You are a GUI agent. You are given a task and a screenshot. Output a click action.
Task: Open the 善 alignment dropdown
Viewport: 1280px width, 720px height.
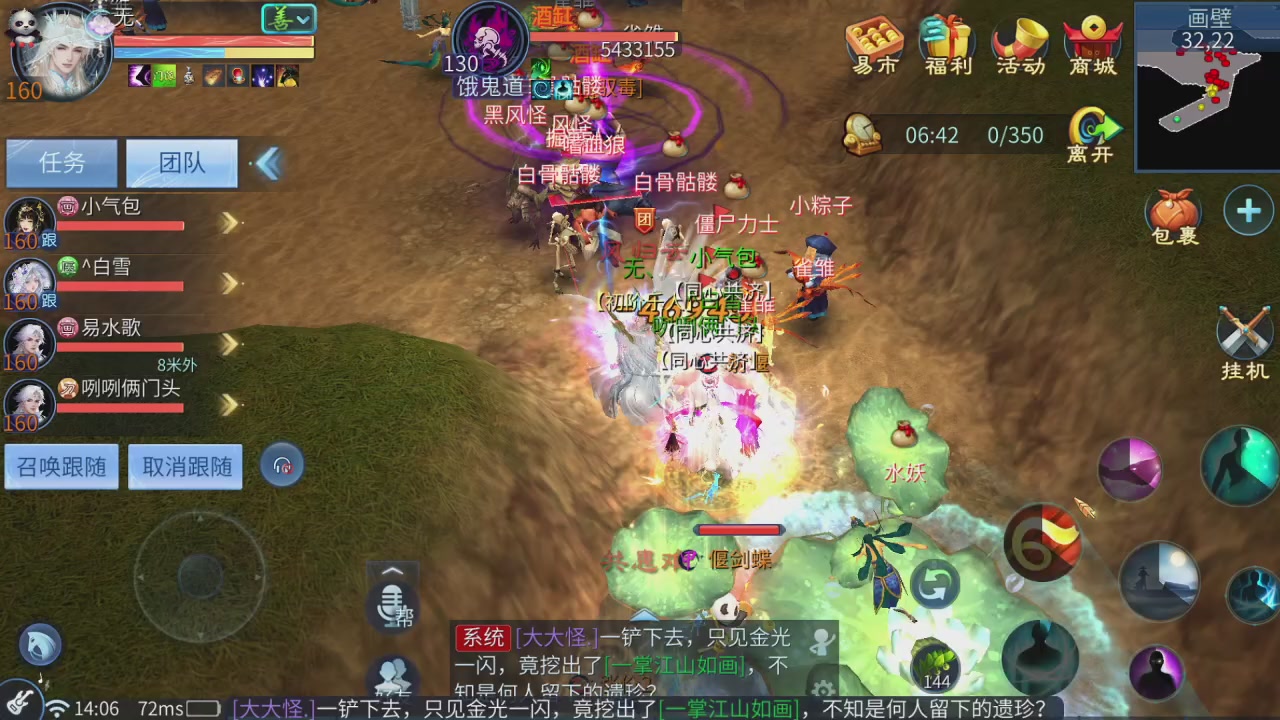(288, 19)
